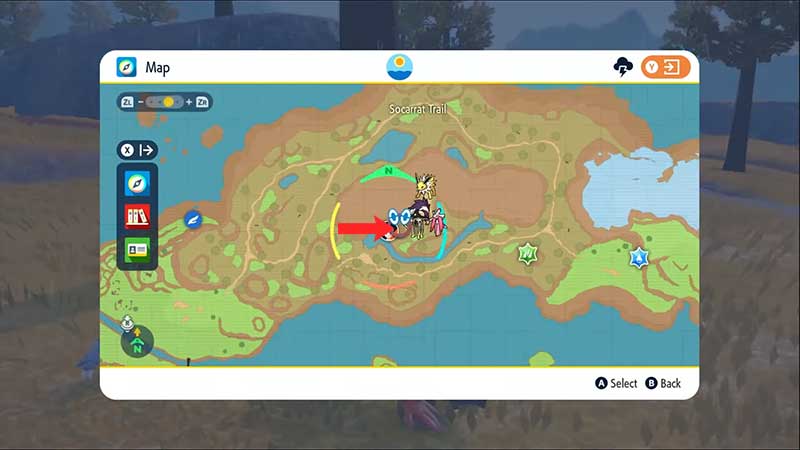Click the daytime sun icon

[x=400, y=67]
